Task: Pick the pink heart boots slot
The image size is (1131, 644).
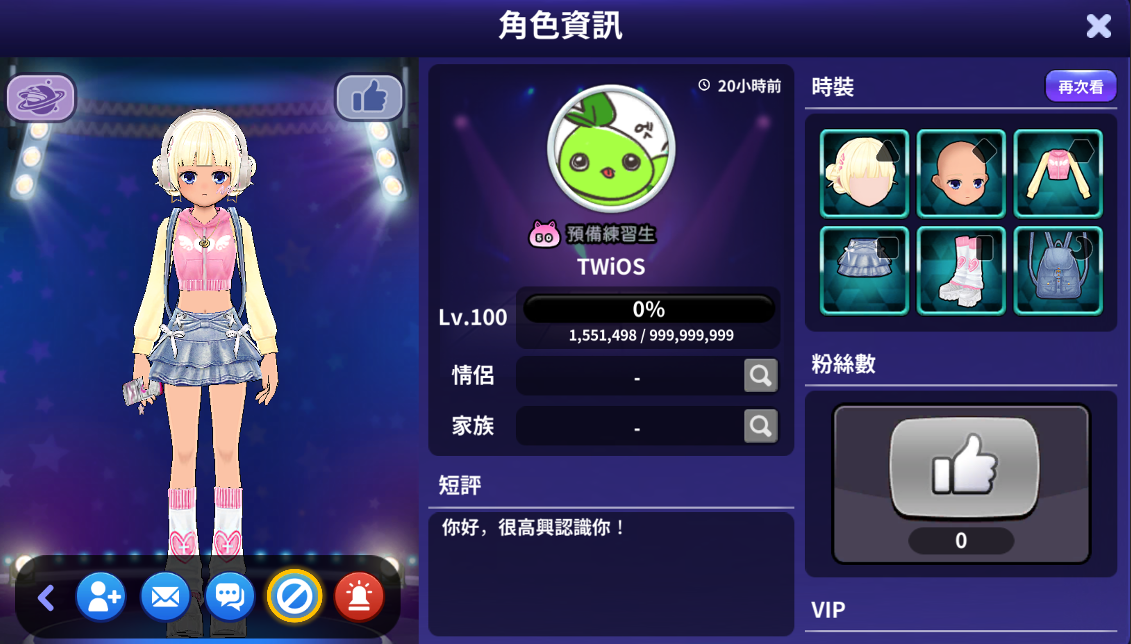Action: [961, 270]
